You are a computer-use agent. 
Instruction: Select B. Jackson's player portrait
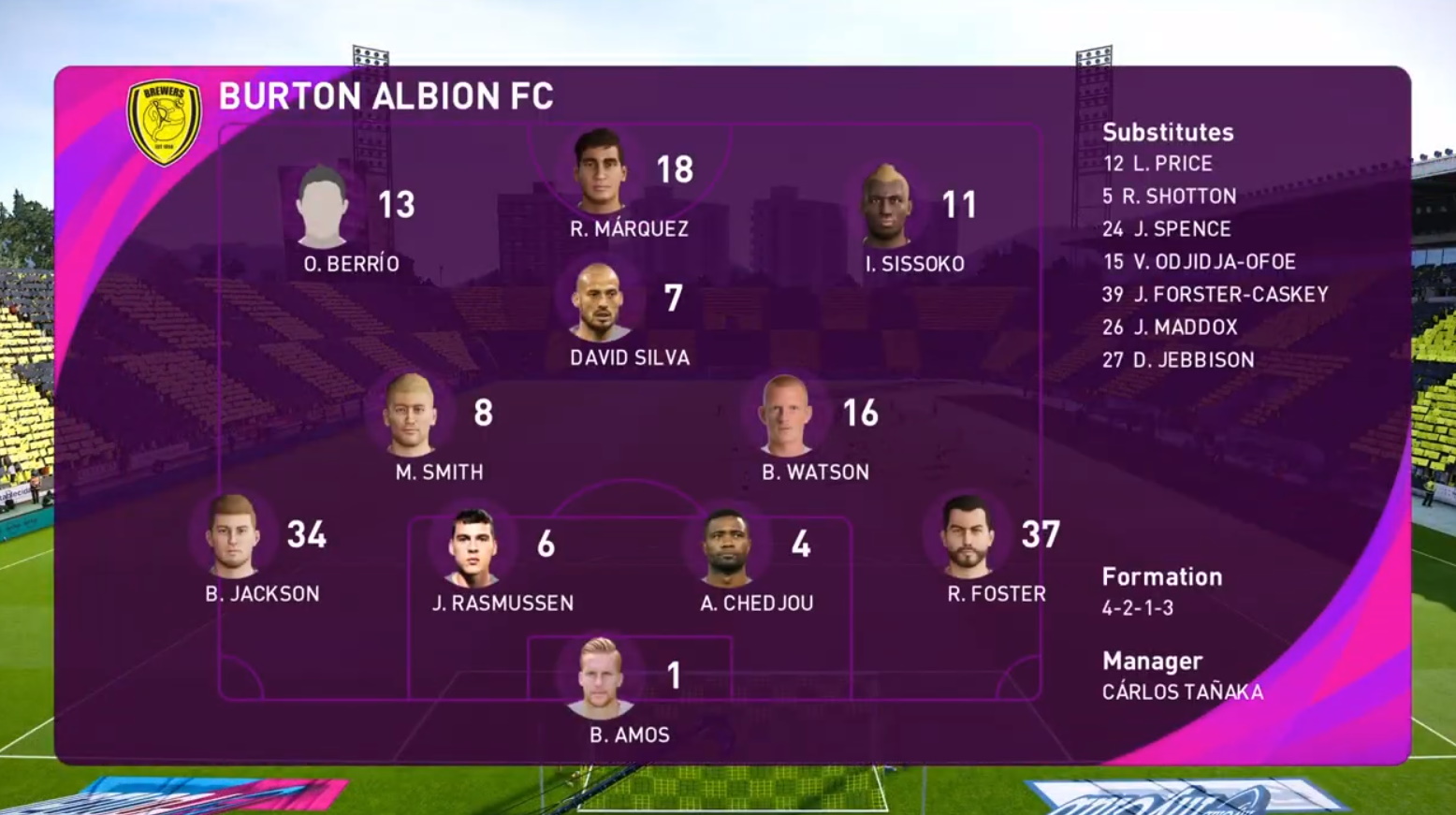[x=232, y=536]
